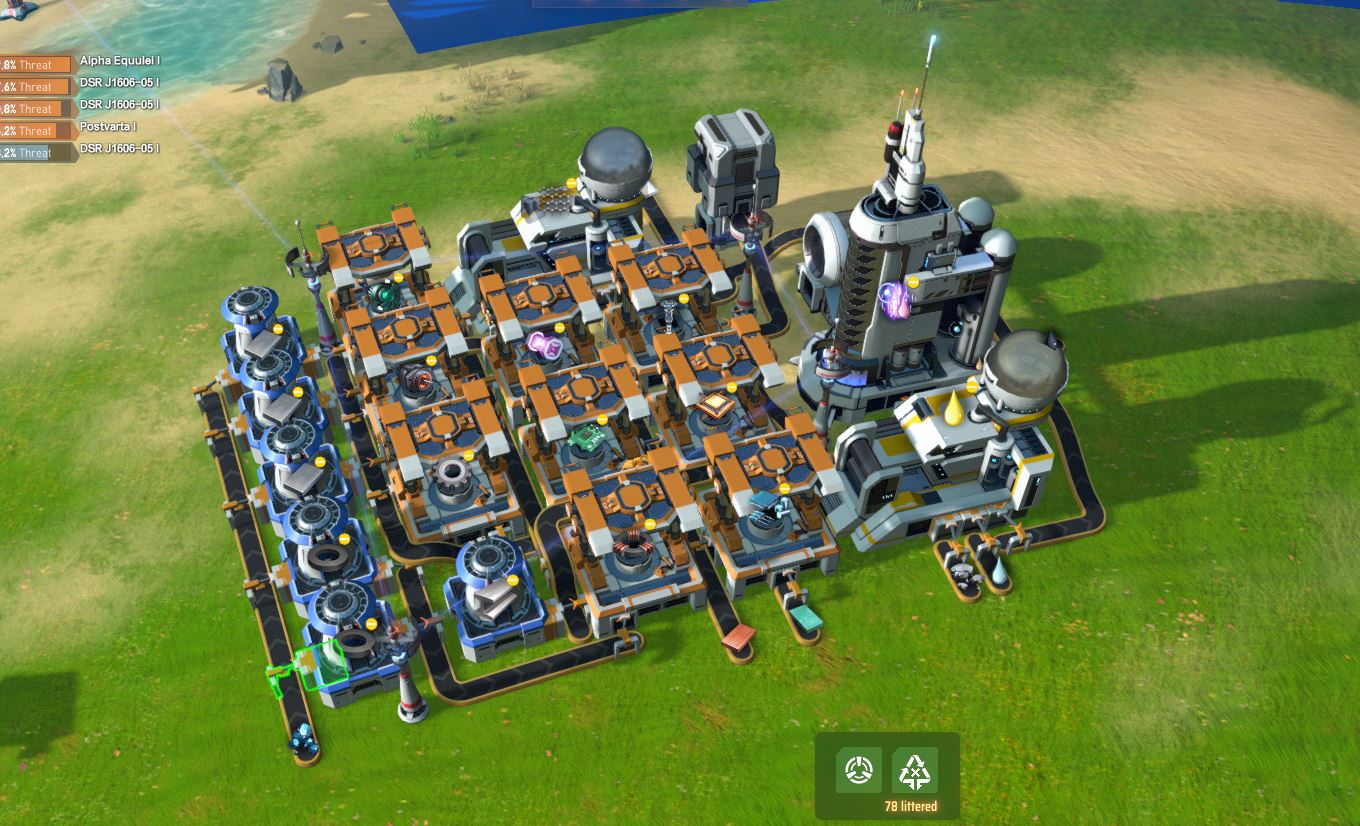
Task: Click the circular three-spoke icon button
Action: click(x=859, y=770)
